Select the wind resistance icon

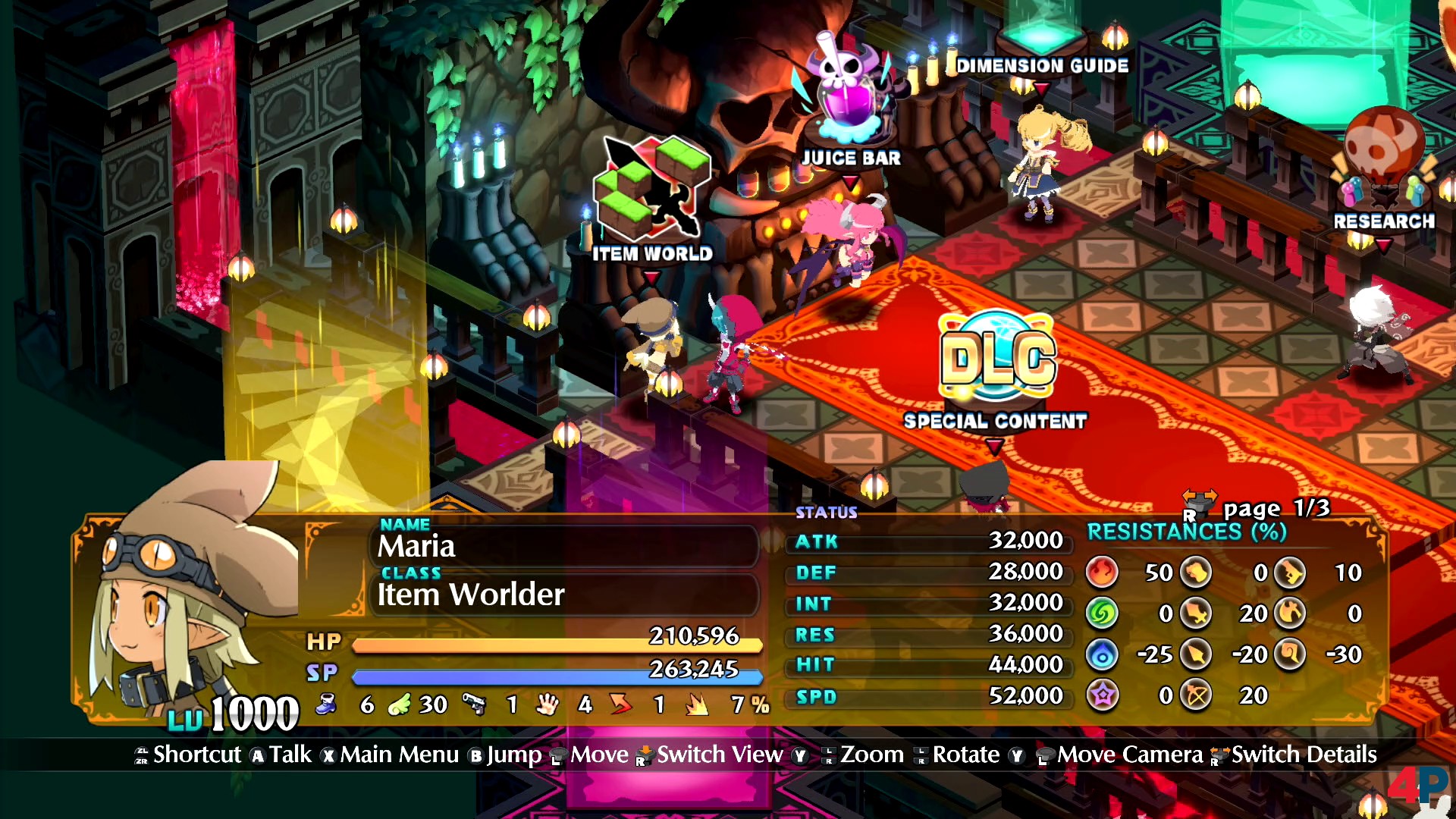(x=1102, y=613)
